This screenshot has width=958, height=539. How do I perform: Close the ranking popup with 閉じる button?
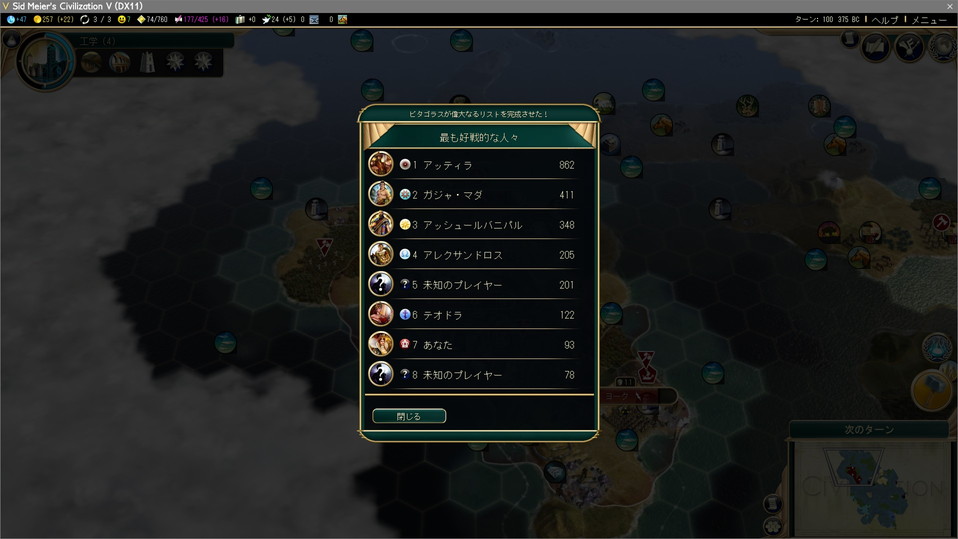409,416
